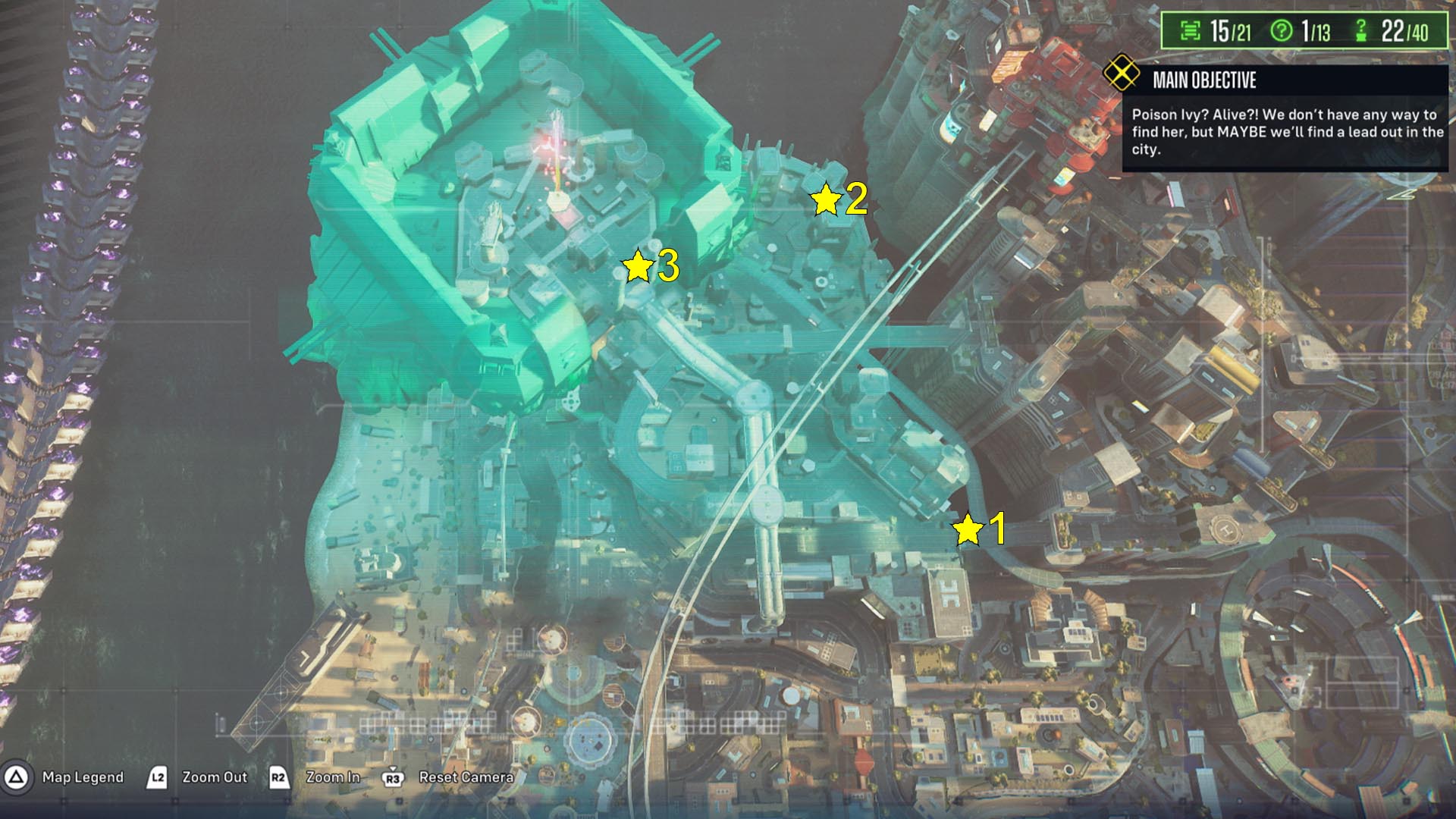Click the R3 button prompt icon
Image resolution: width=1456 pixels, height=819 pixels.
click(x=393, y=776)
